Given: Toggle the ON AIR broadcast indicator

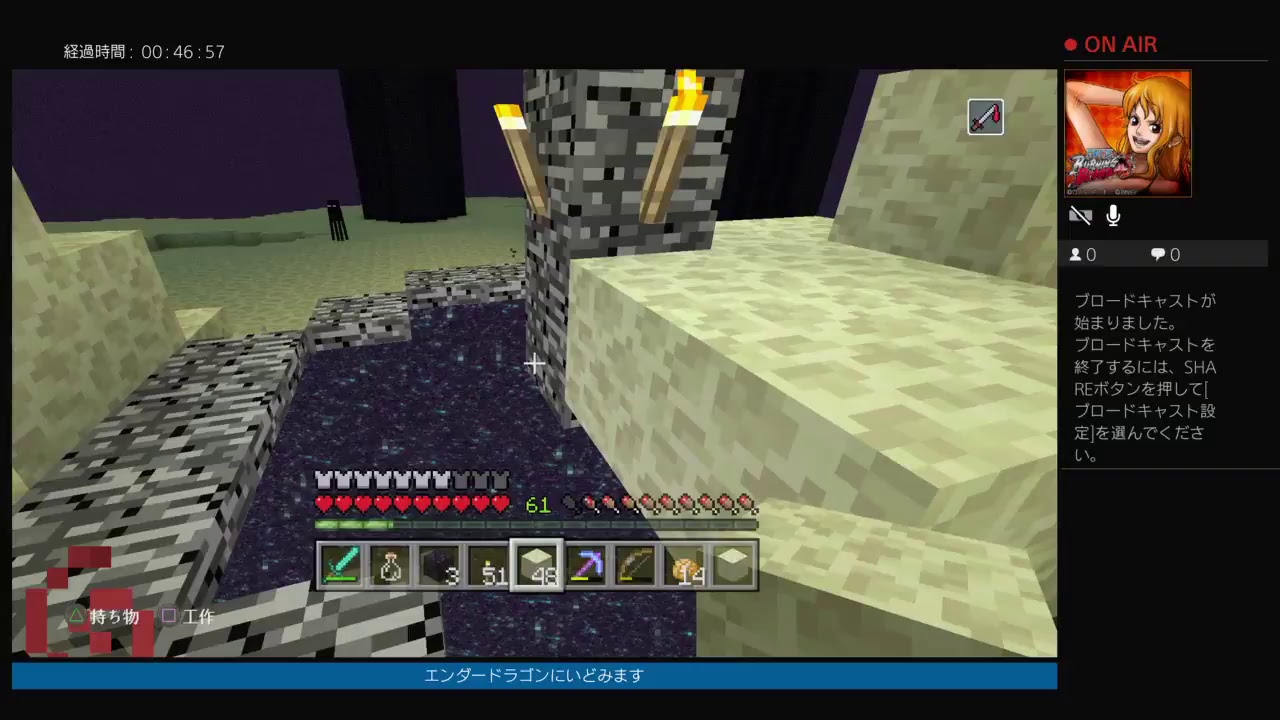Looking at the screenshot, I should pyautogui.click(x=1110, y=44).
